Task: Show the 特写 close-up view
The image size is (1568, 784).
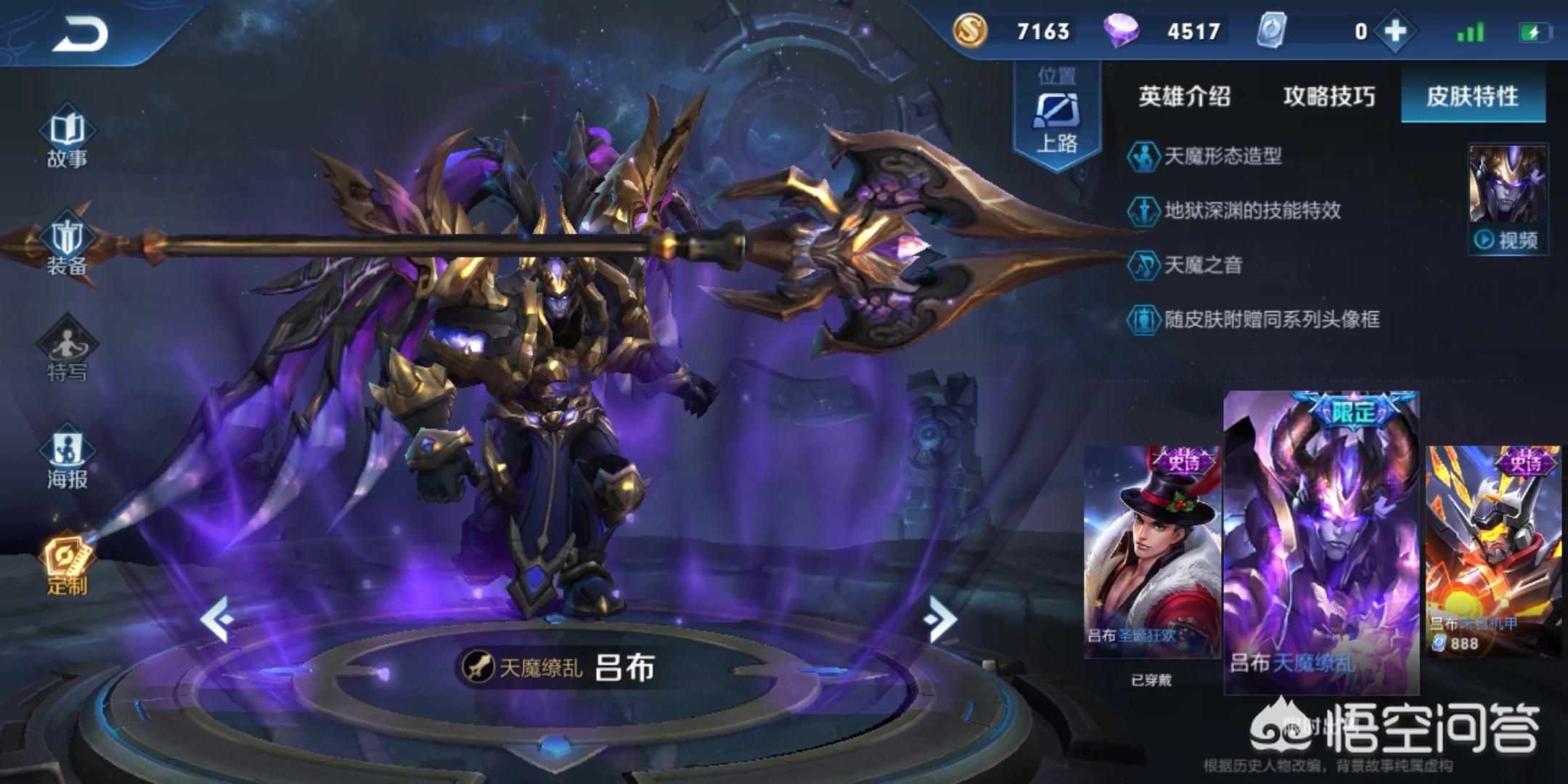Action: [x=67, y=353]
